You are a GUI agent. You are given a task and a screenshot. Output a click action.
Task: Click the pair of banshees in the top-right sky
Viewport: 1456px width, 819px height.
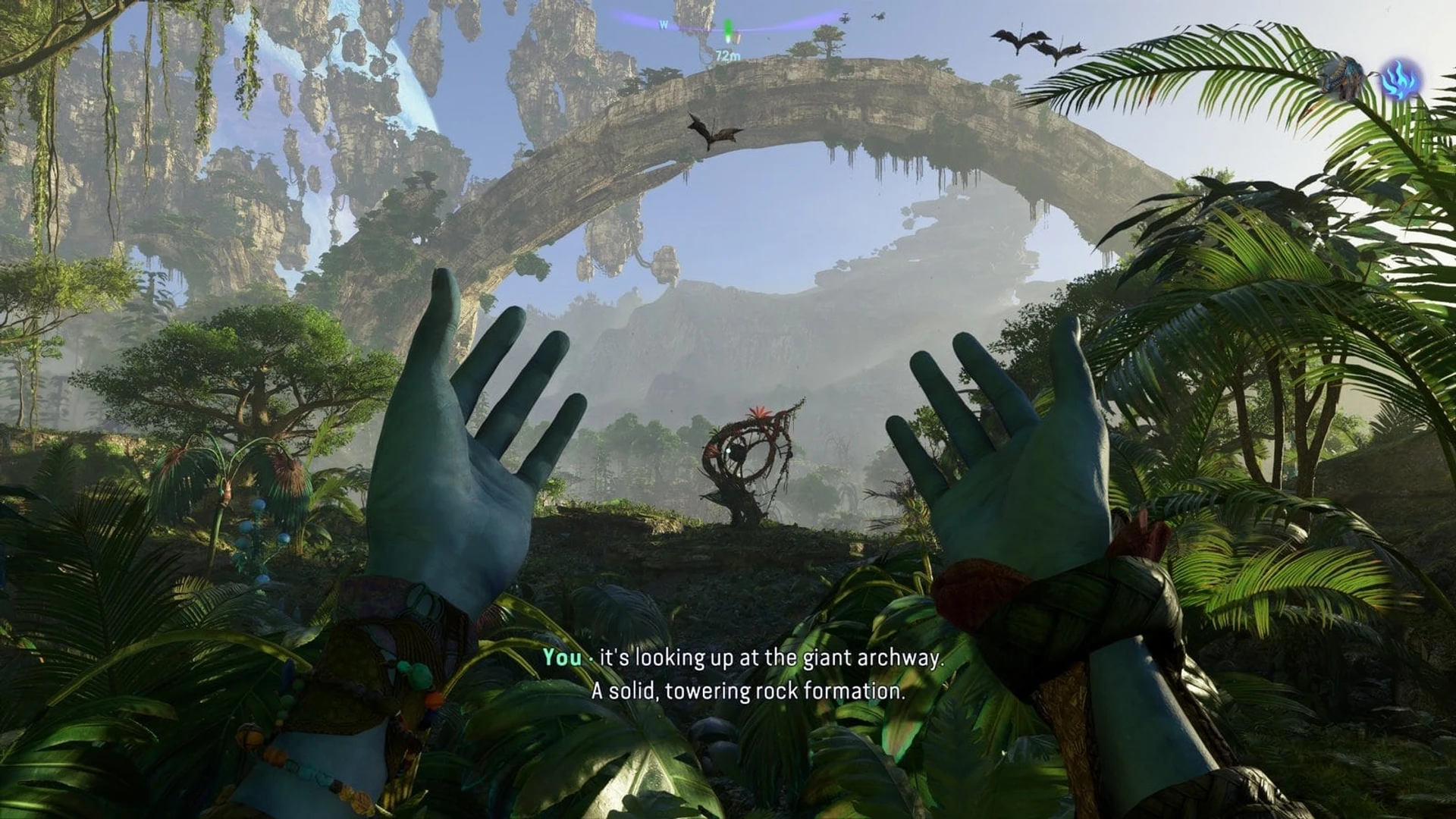click(1039, 42)
